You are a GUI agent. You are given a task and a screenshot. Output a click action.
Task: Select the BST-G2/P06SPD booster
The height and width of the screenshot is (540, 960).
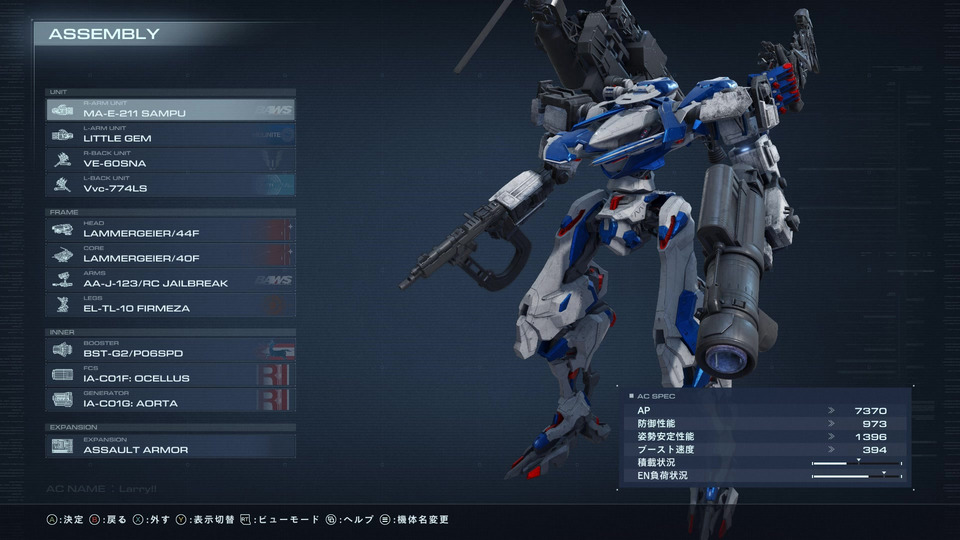tap(170, 350)
